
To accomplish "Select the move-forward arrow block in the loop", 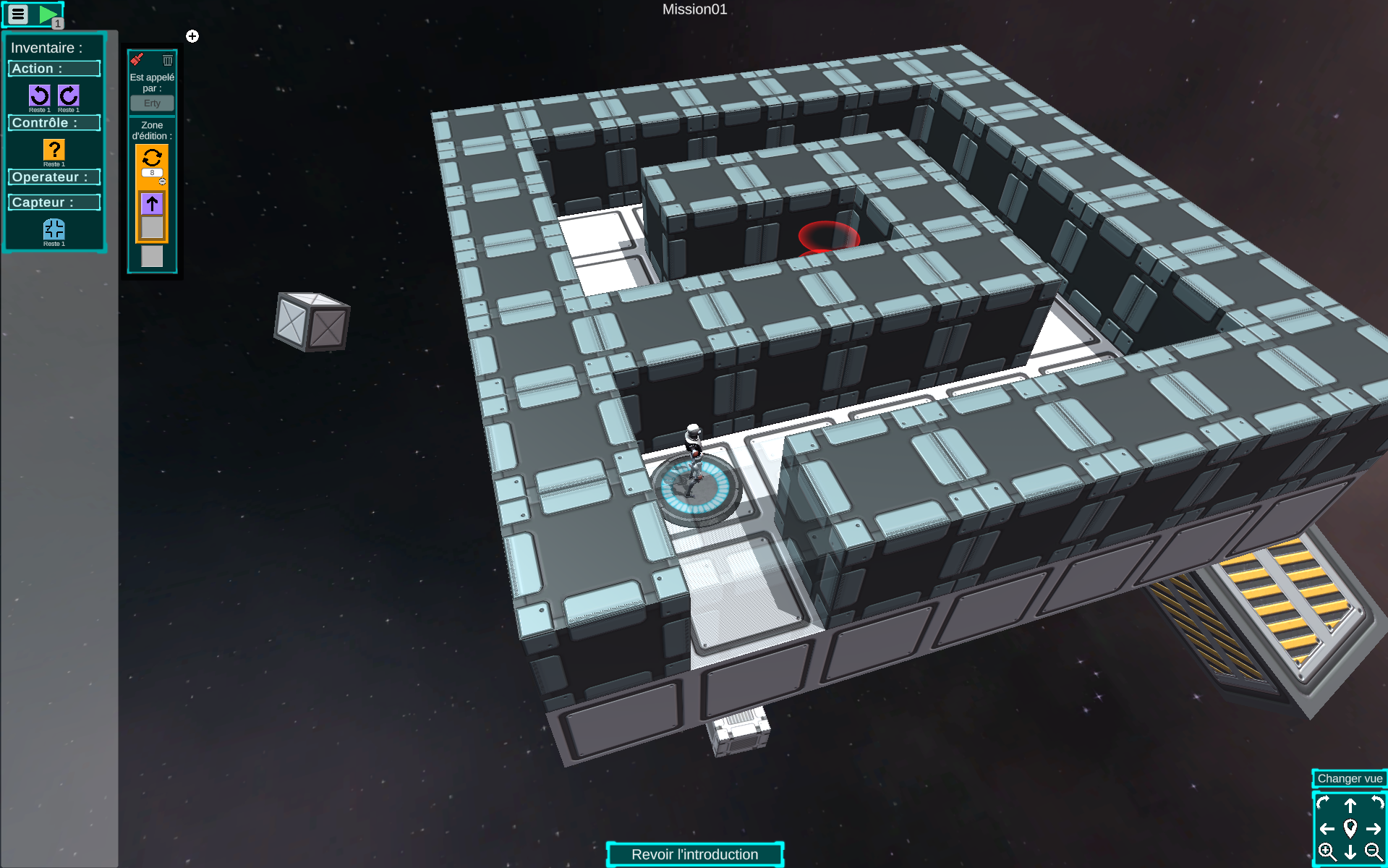I will point(152,204).
